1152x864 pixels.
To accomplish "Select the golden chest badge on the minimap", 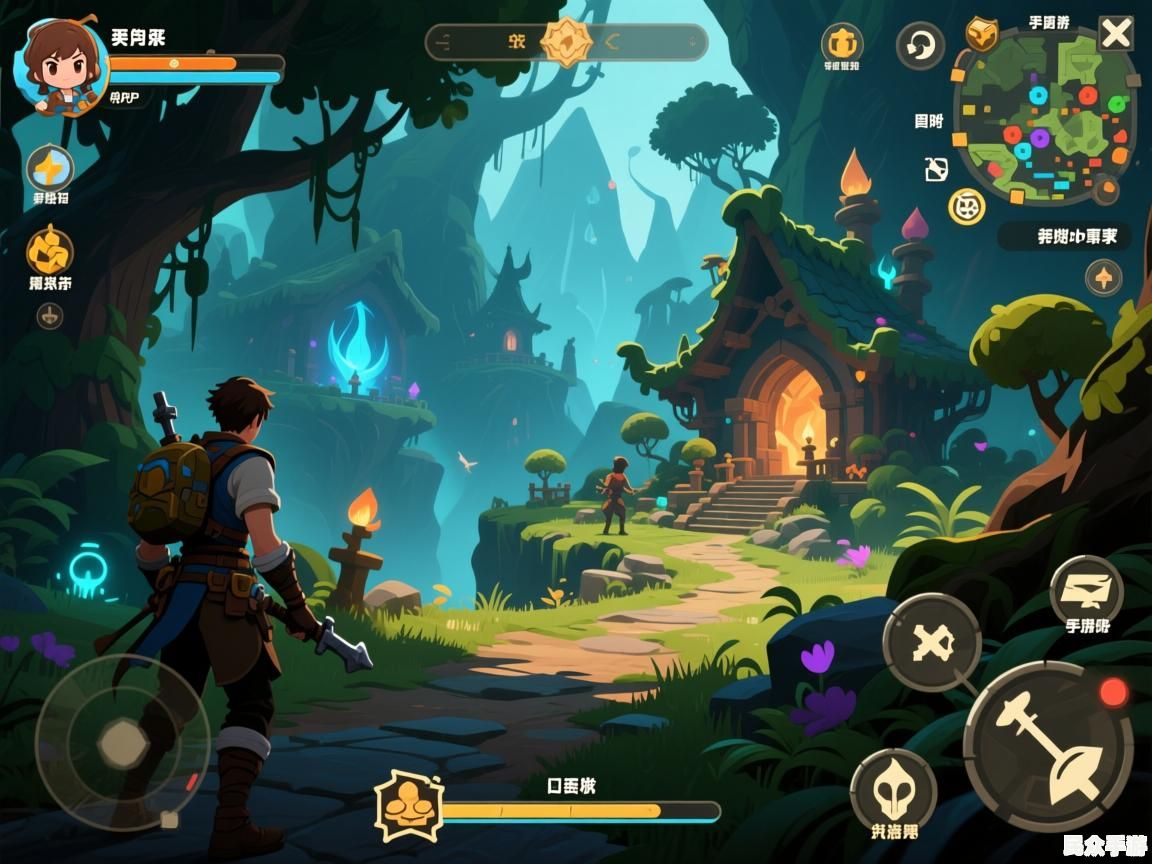I will [981, 33].
